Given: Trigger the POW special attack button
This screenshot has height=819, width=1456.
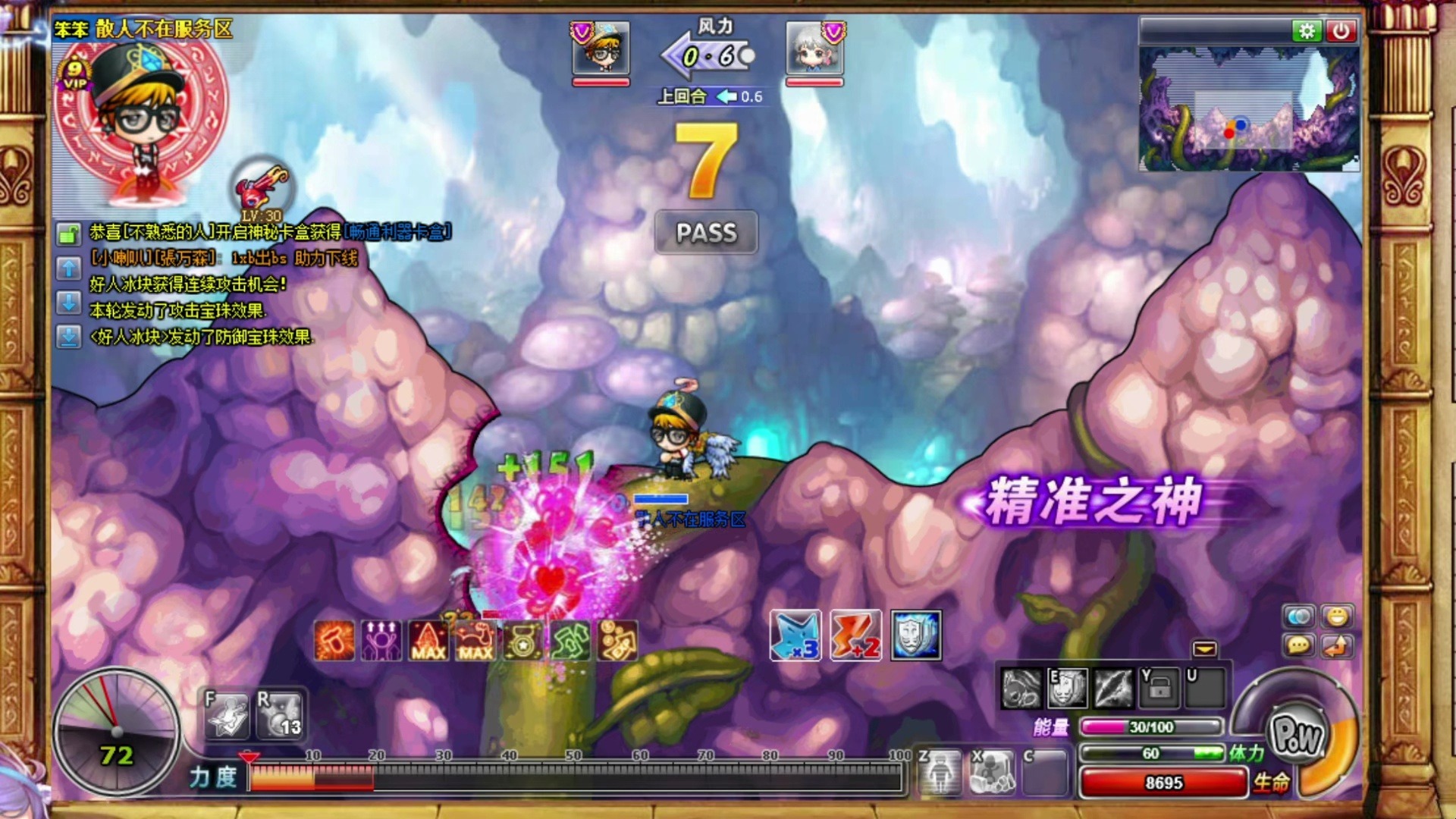Looking at the screenshot, I should pos(1298,734).
